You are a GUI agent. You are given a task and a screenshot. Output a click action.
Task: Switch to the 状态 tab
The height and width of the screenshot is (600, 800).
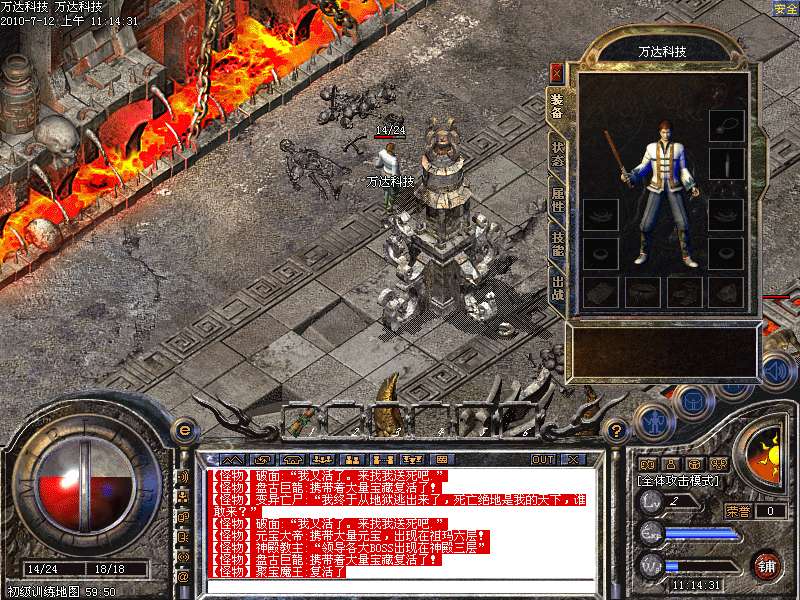point(557,153)
